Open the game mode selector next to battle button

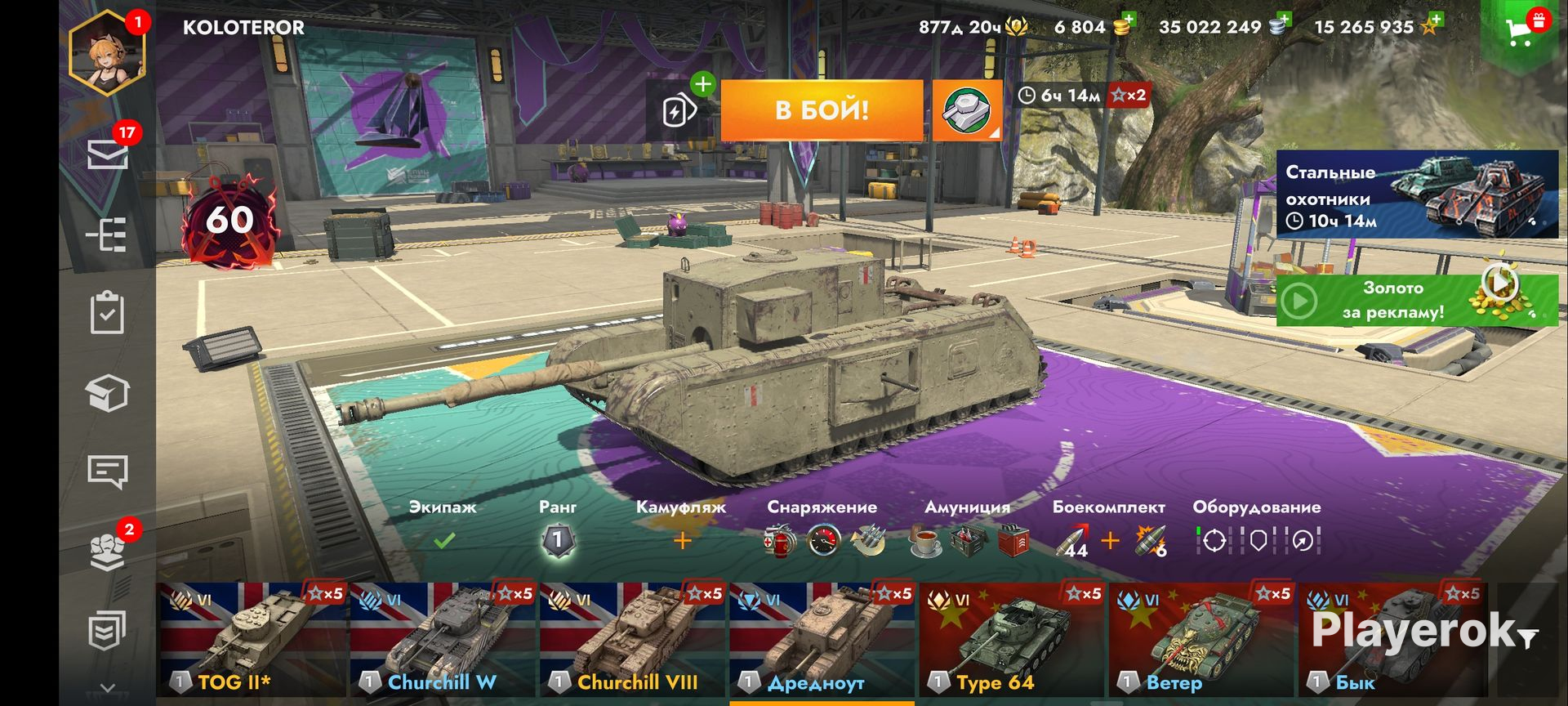tap(967, 110)
